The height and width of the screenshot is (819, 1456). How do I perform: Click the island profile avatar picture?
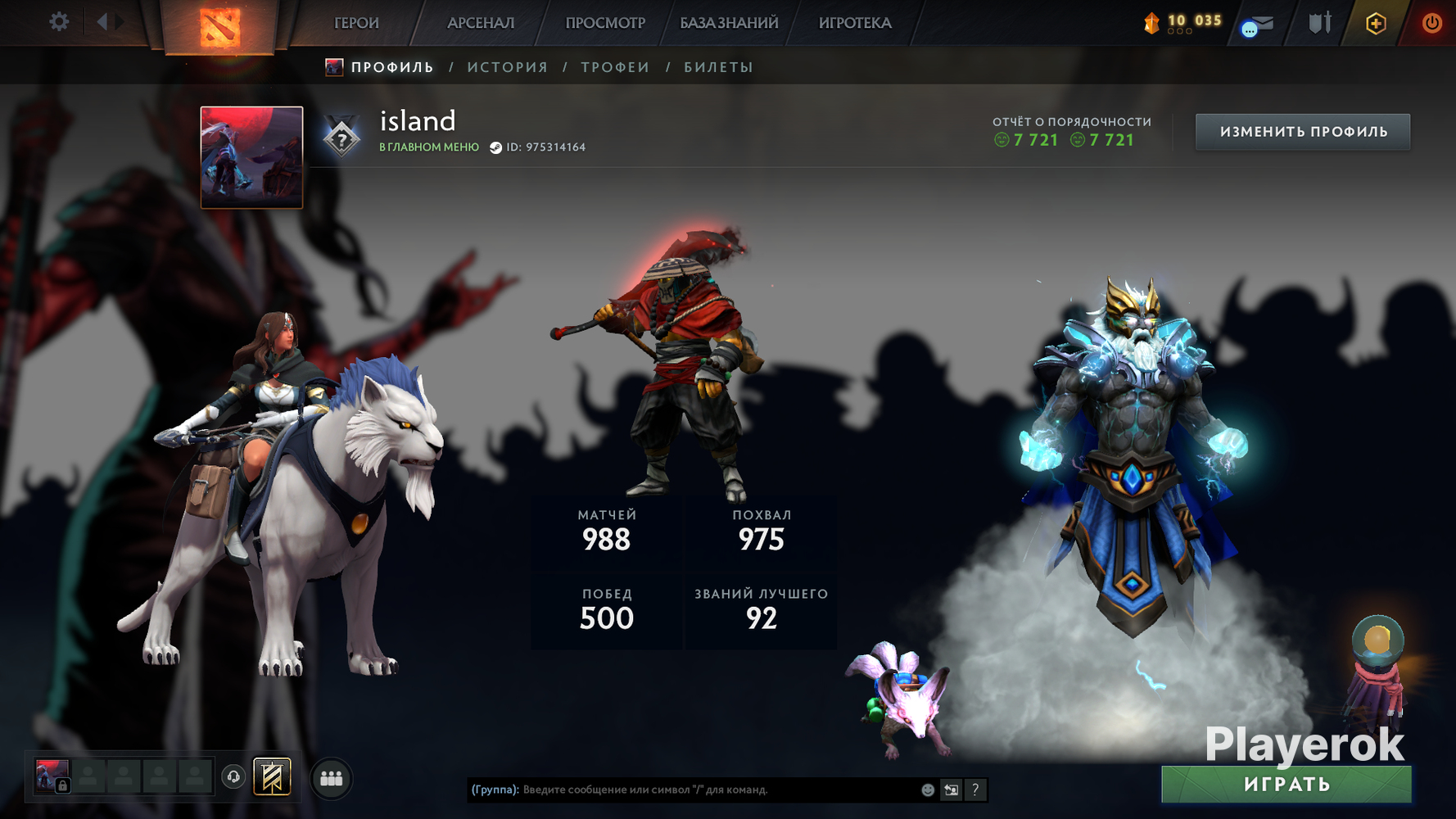pos(251,157)
